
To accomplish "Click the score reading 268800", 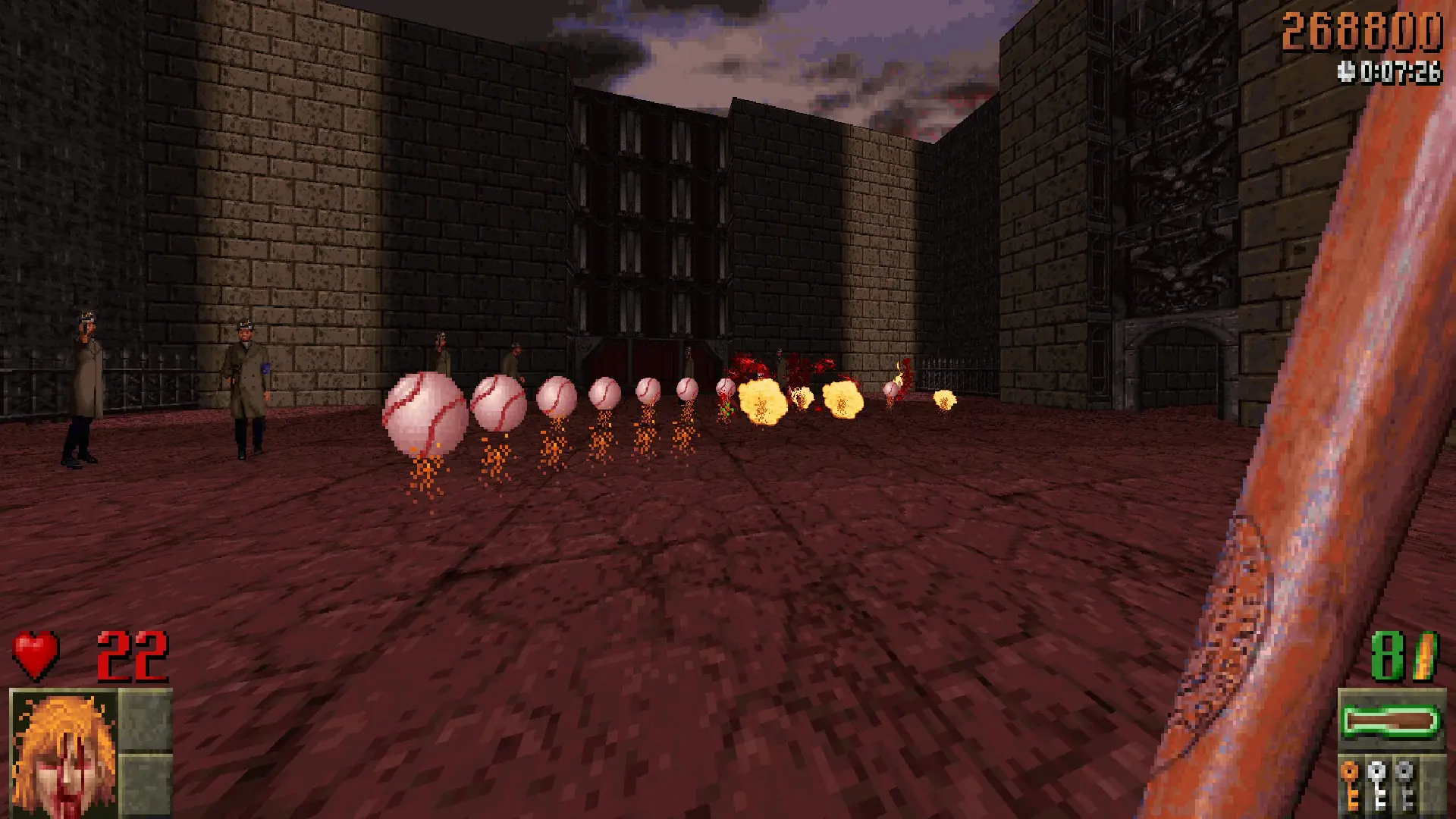I will pos(1363,32).
